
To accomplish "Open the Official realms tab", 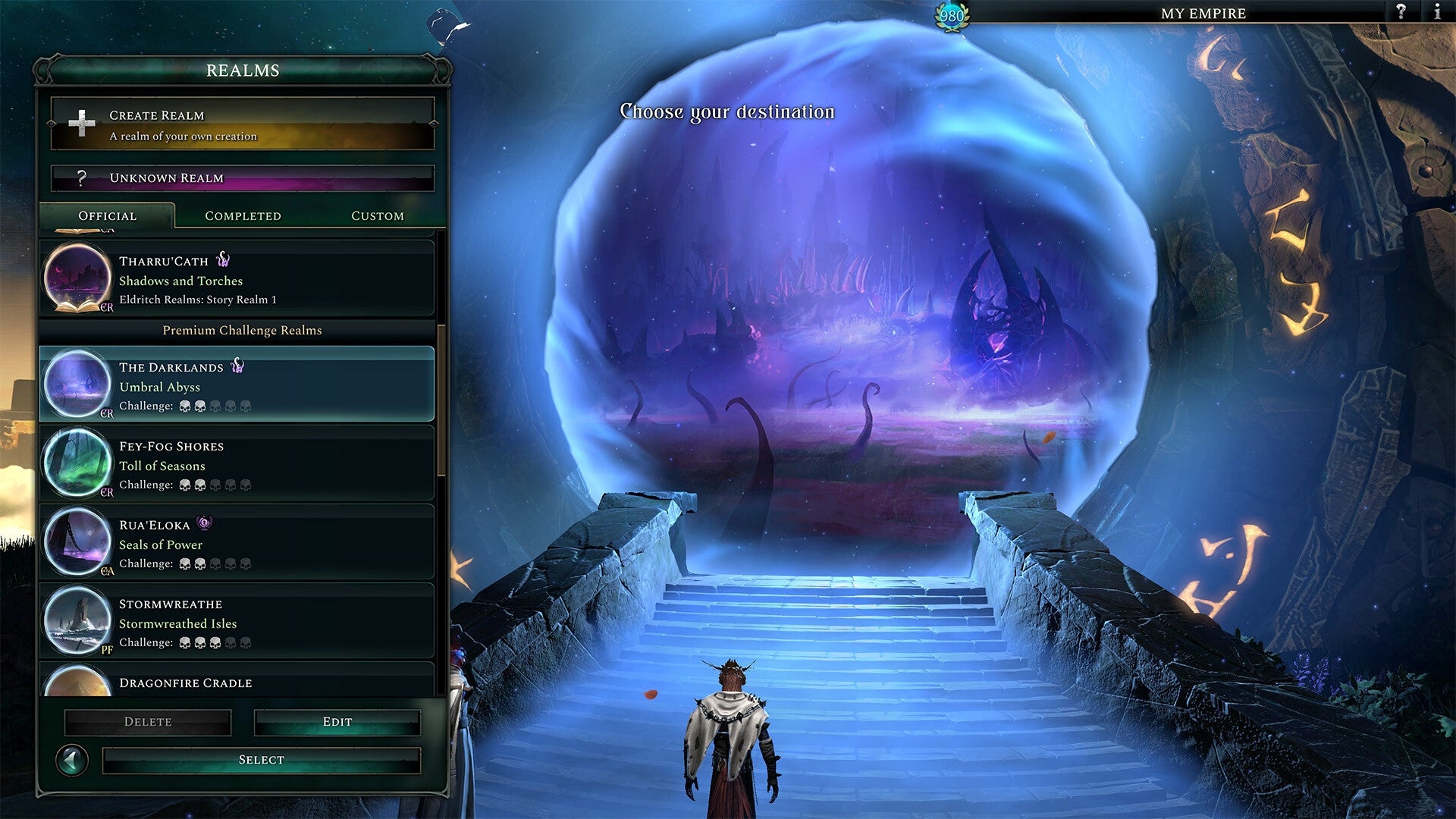I will 107,216.
